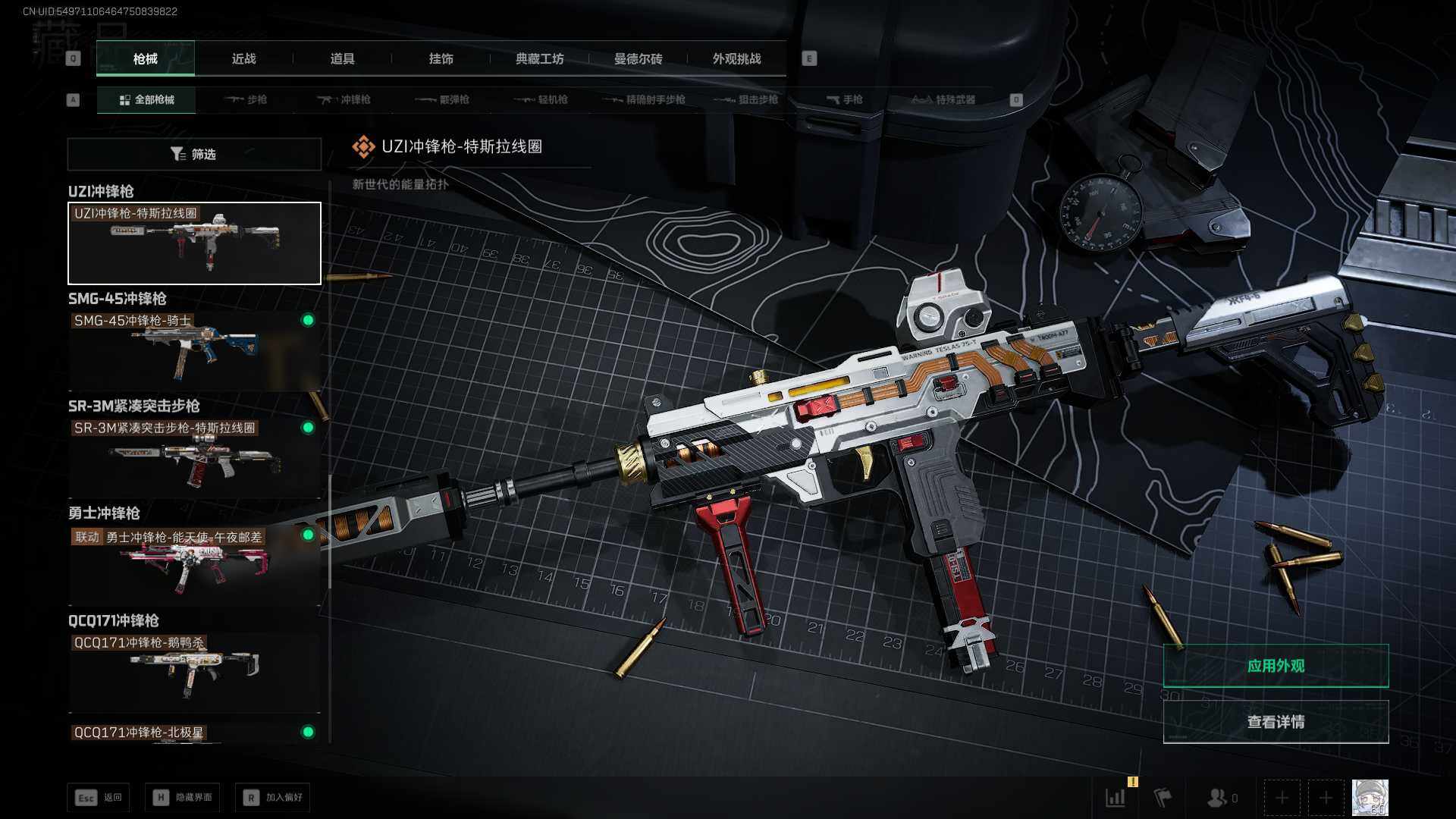Select the 曼德尔砖 tab

coord(638,58)
